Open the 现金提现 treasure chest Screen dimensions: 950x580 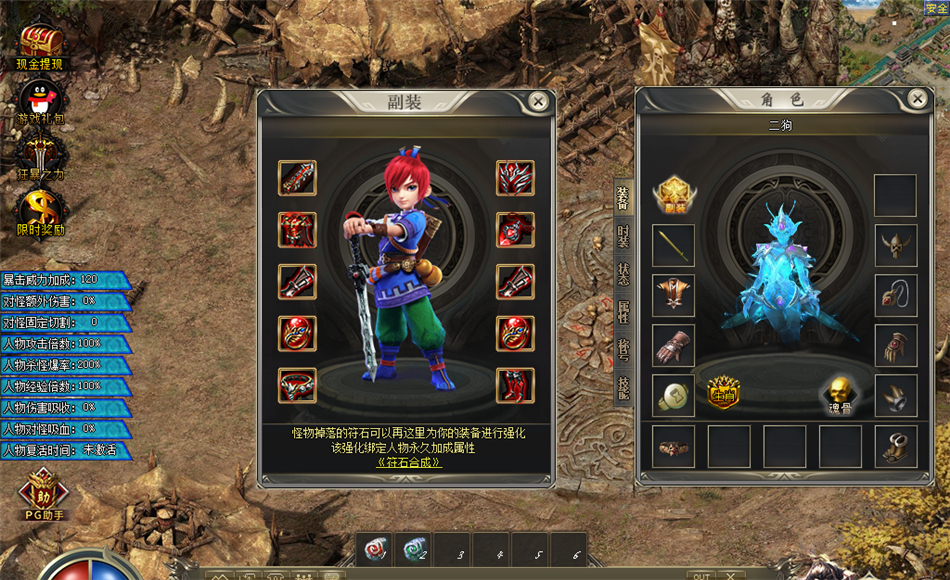(41, 44)
